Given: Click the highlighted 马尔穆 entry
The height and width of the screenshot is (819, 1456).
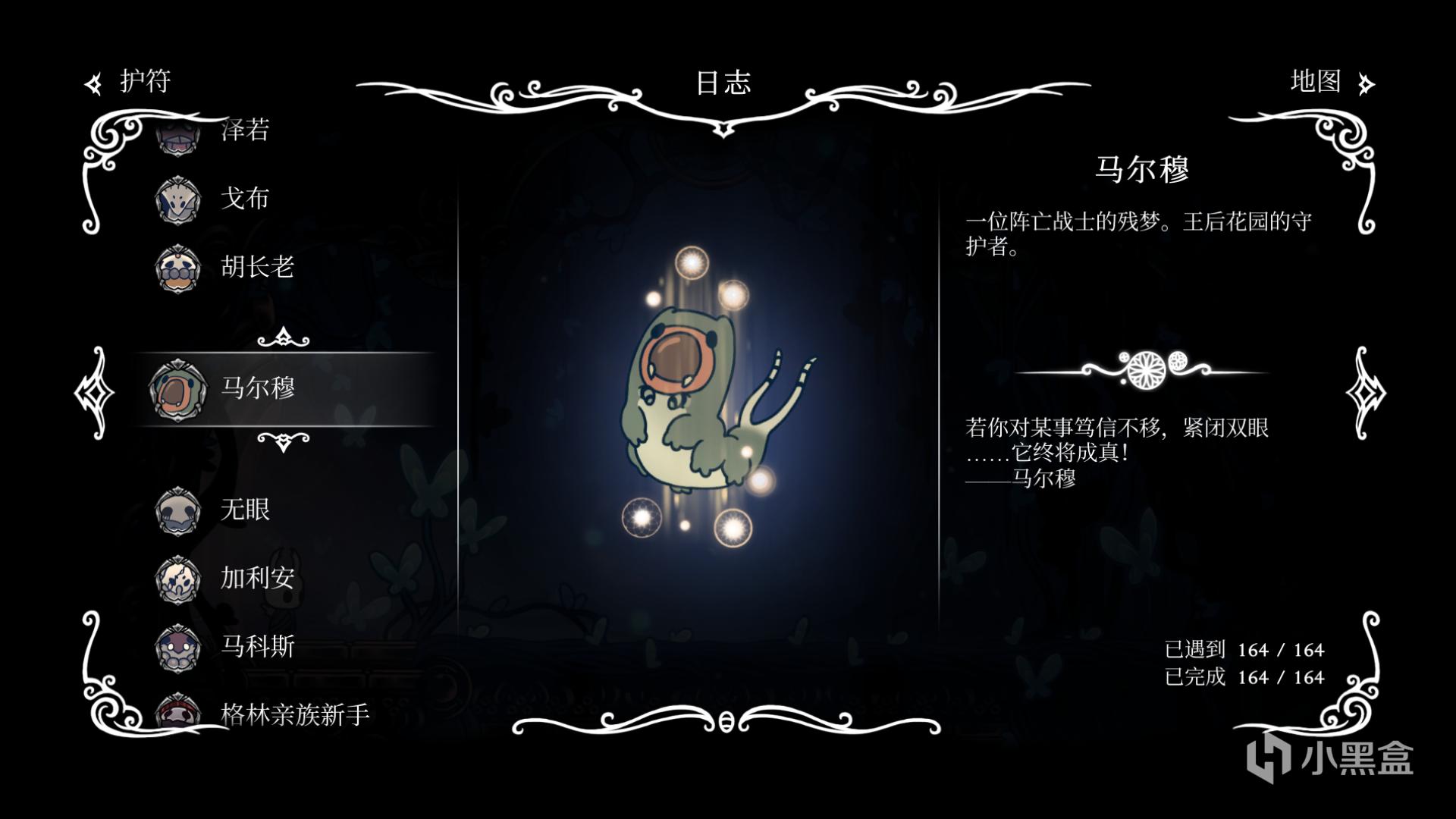Looking at the screenshot, I should [x=258, y=388].
